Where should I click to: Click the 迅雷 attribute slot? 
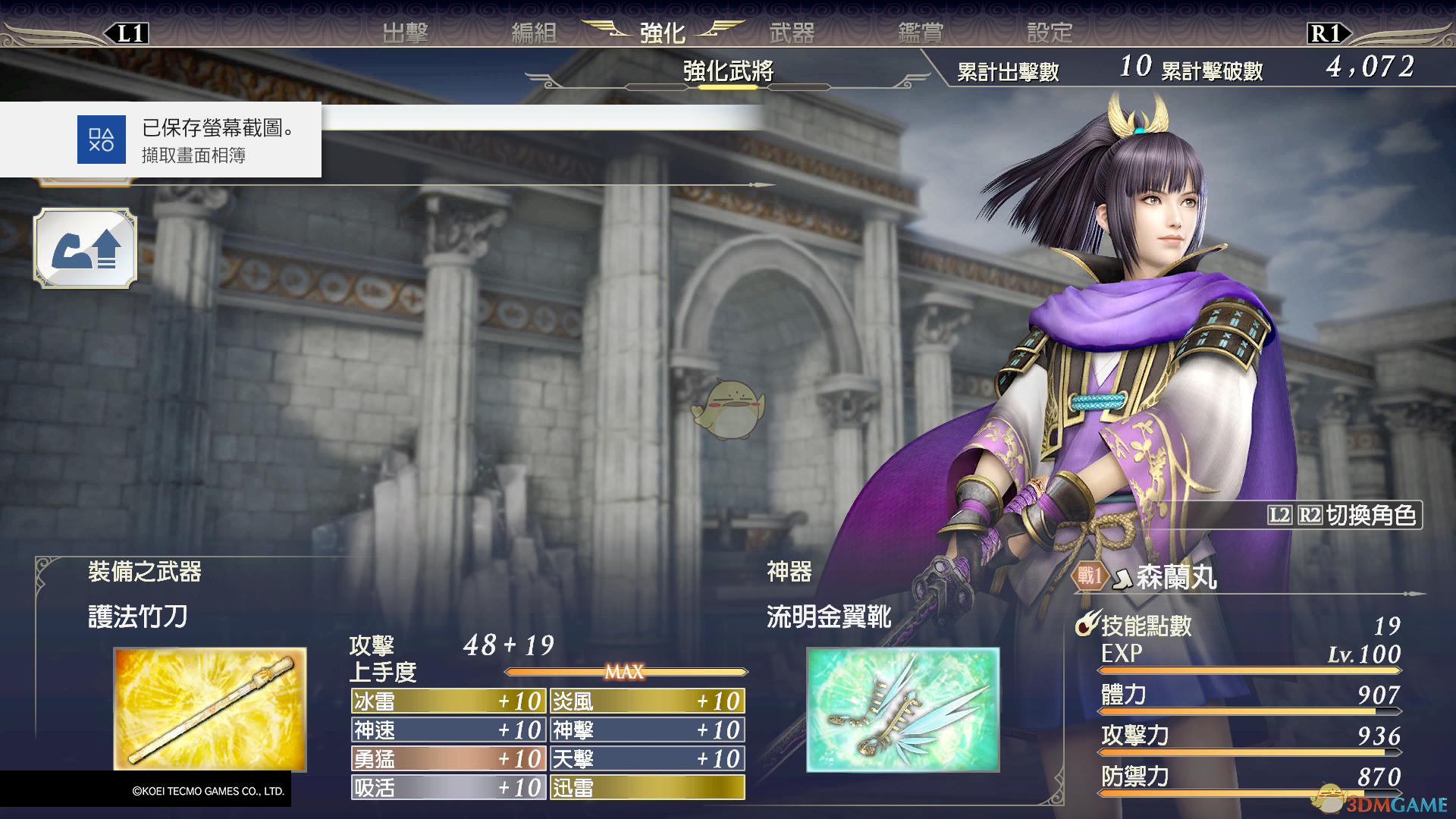(647, 787)
